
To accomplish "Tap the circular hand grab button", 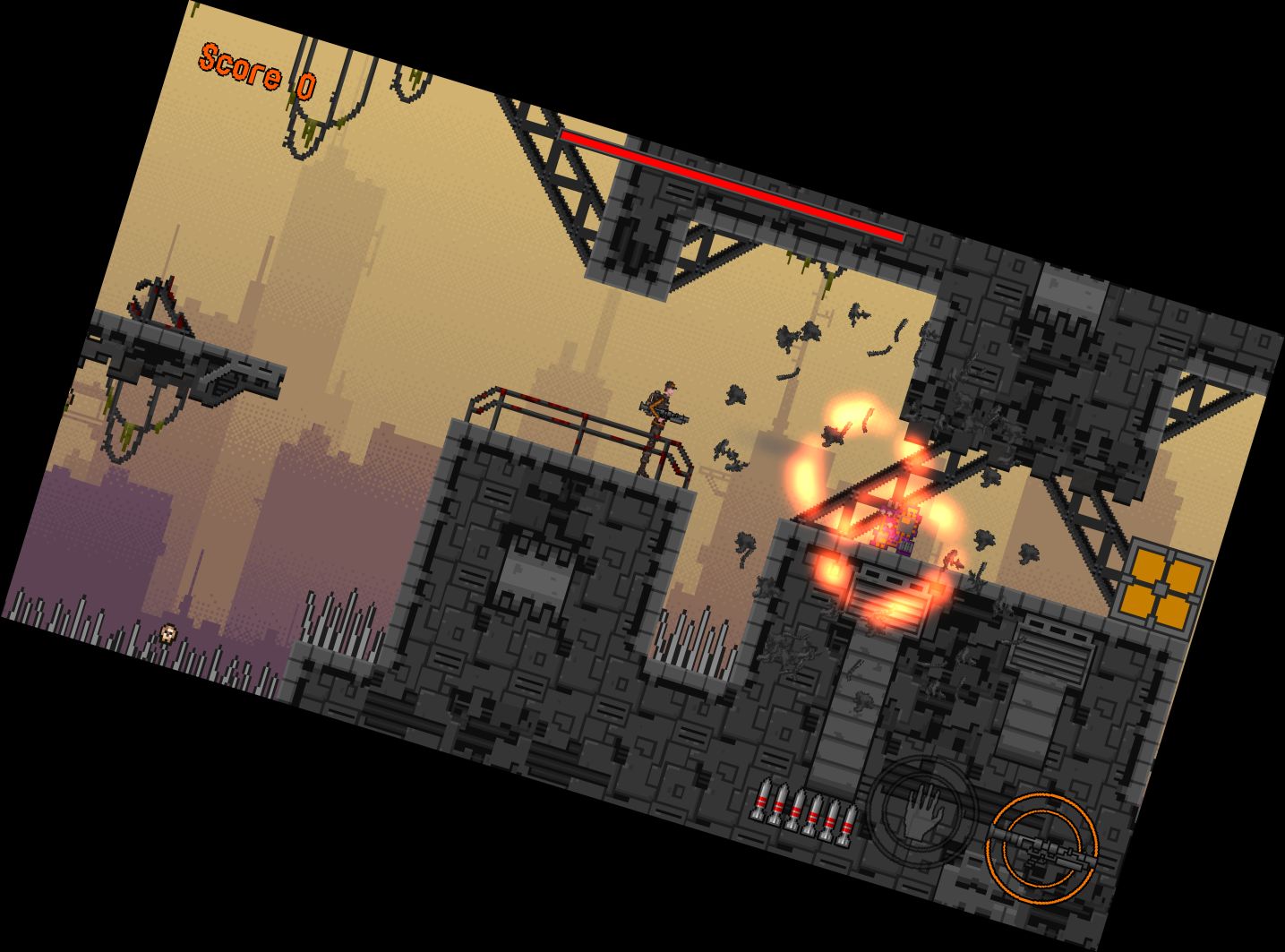I will (x=918, y=810).
